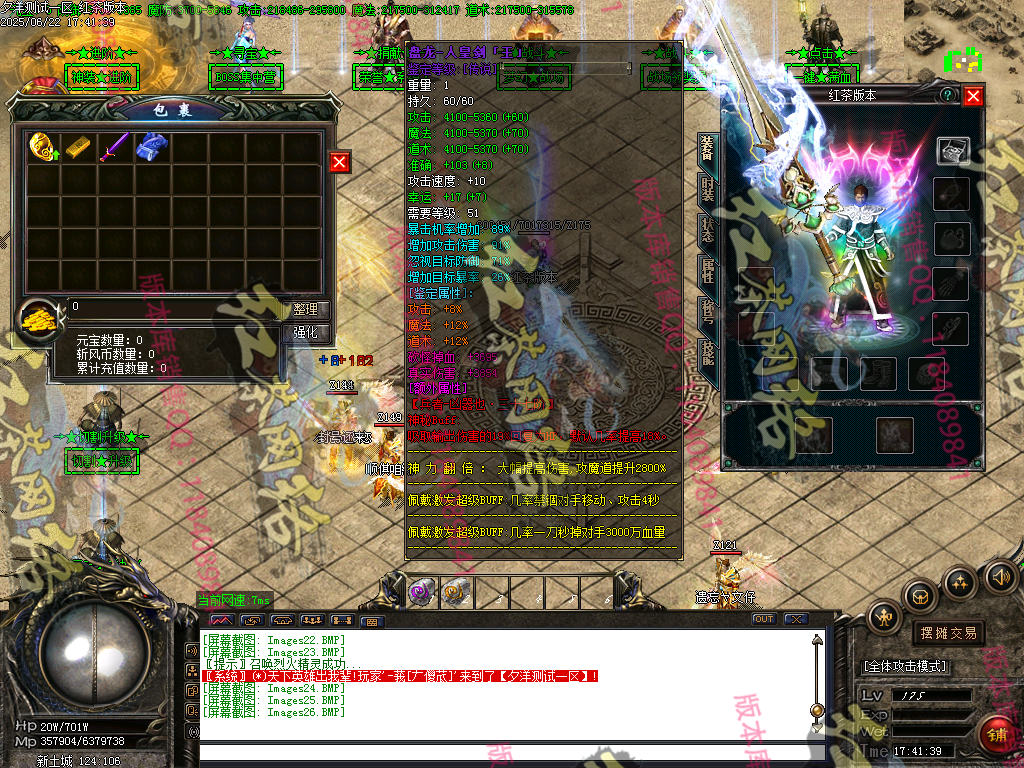
Task: Pick the purple sword in the bag
Action: pyautogui.click(x=115, y=148)
